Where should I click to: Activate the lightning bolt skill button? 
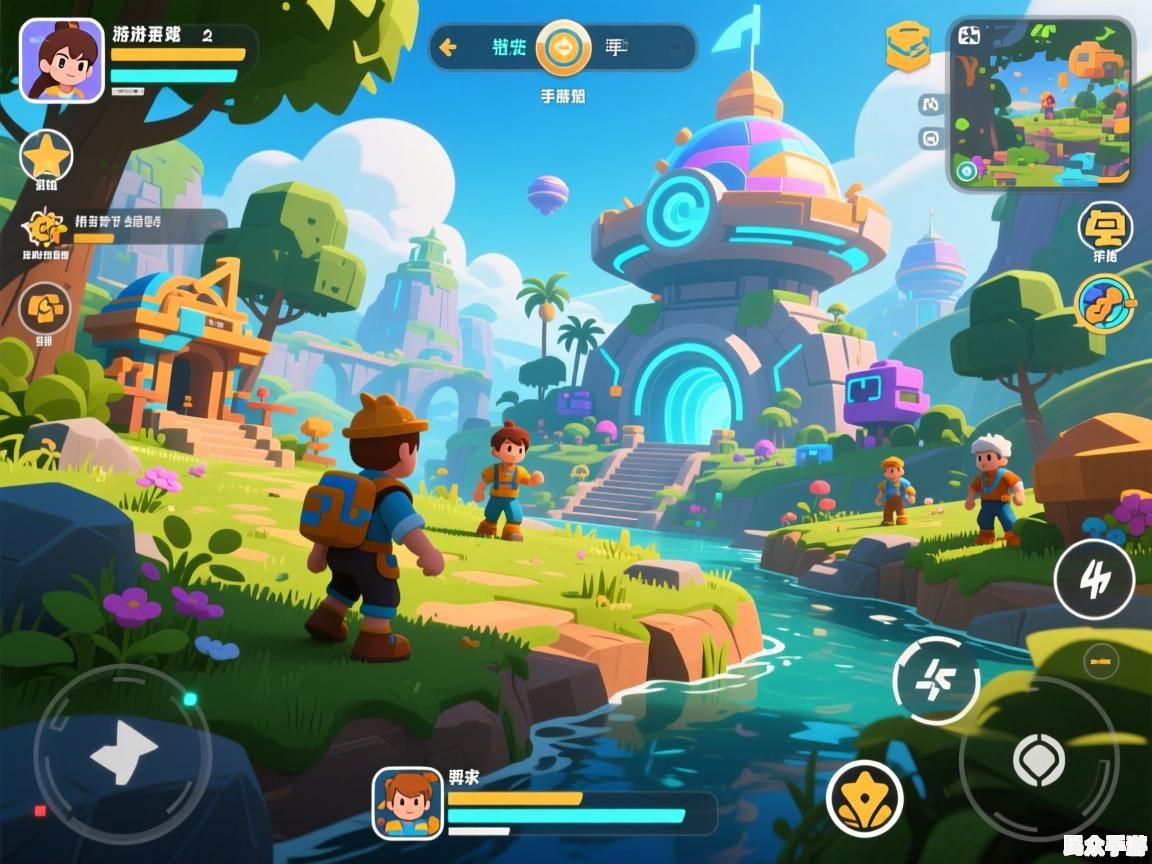click(1094, 579)
